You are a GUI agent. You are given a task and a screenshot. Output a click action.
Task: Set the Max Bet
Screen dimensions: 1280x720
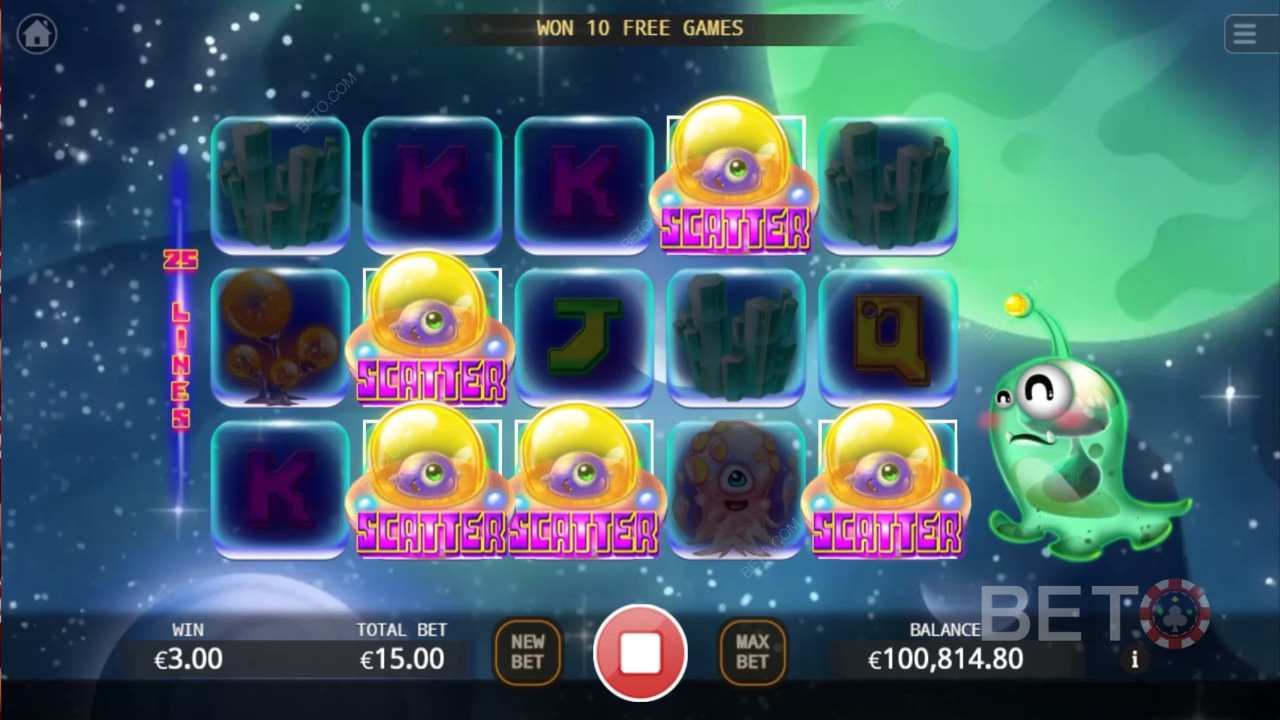(752, 653)
